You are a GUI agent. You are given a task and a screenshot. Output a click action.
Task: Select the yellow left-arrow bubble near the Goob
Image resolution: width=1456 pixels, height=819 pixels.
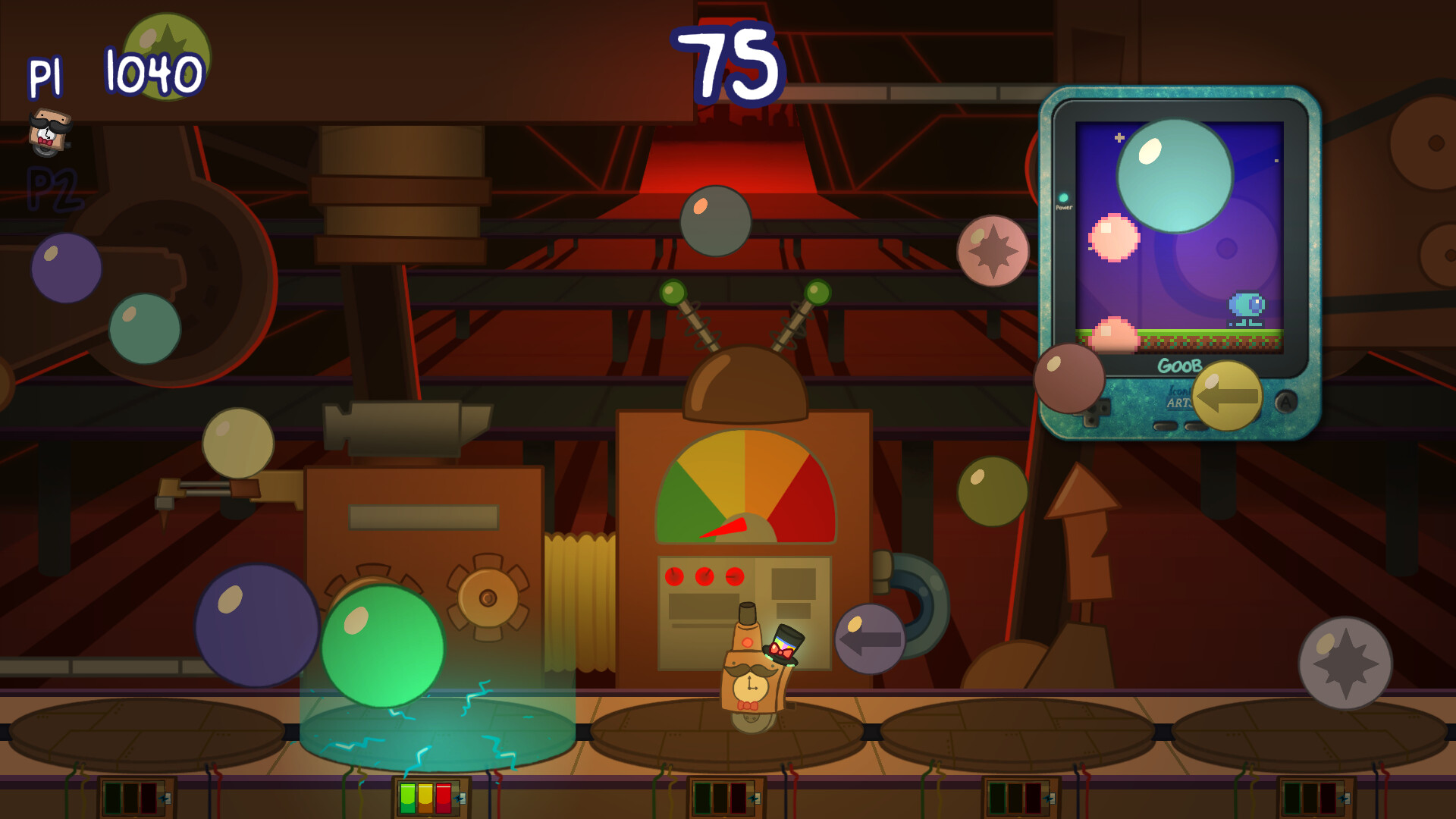(x=1227, y=396)
